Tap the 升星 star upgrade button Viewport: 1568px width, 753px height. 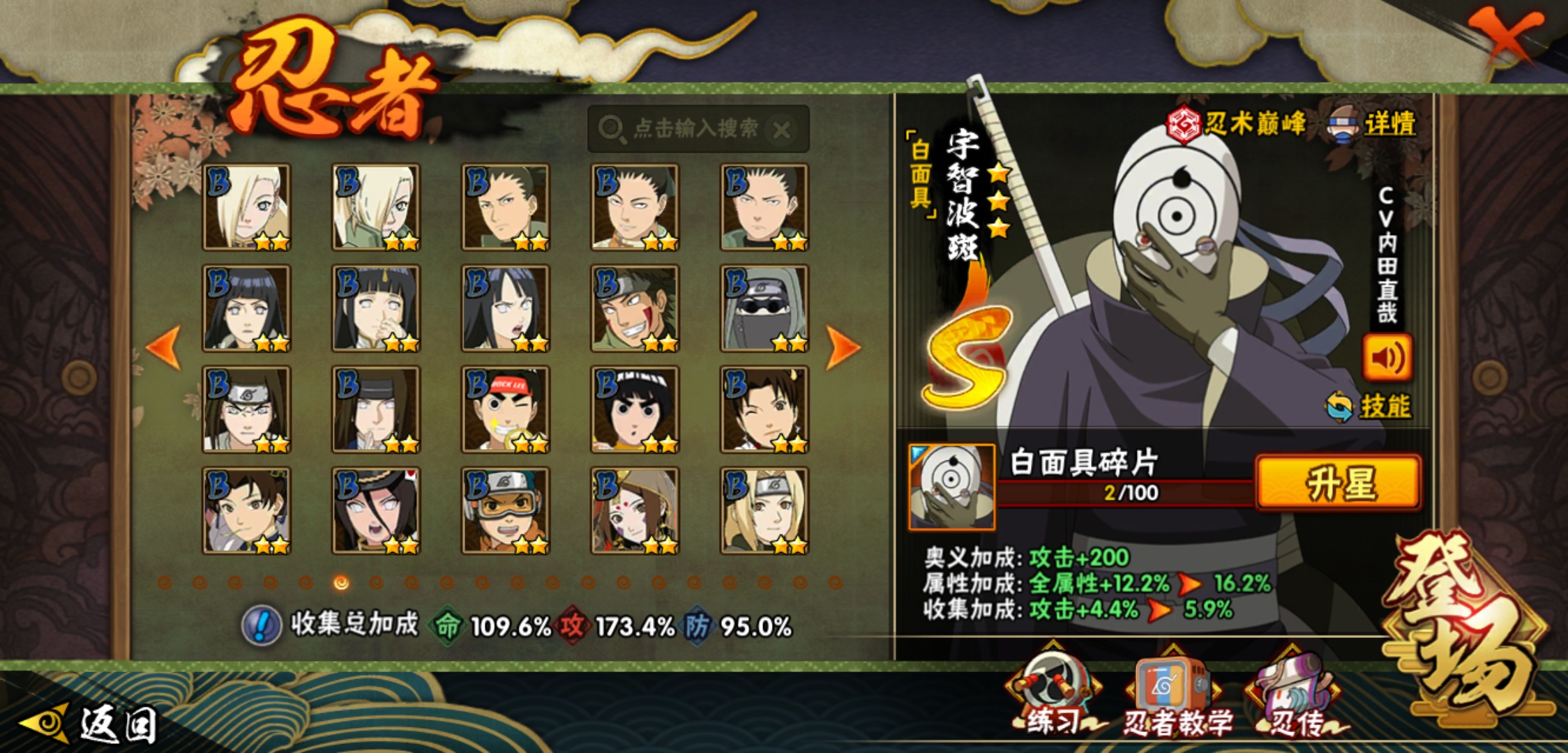[1338, 482]
